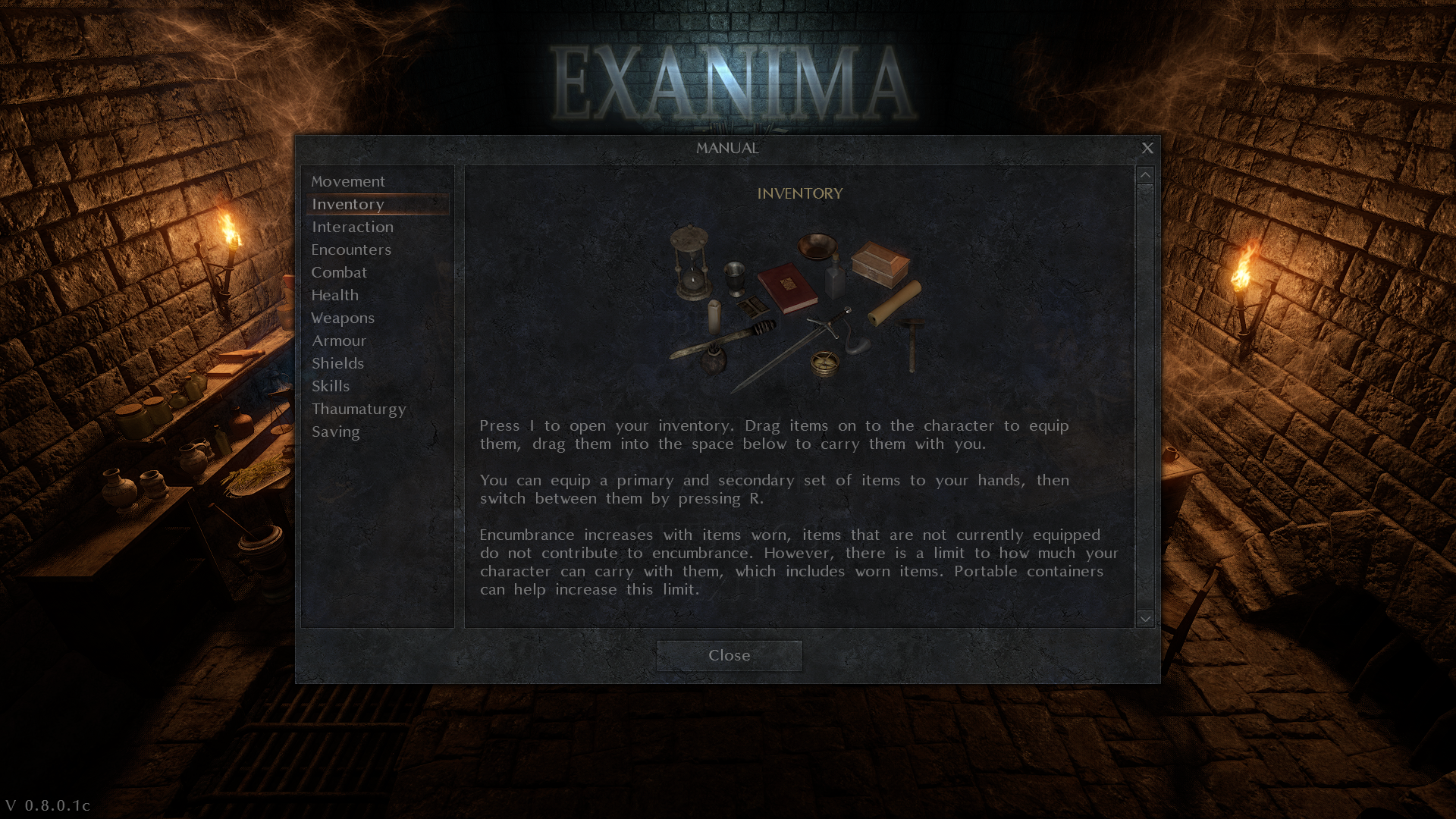Viewport: 1456px width, 819px height.
Task: Open the Armour section
Action: [x=339, y=340]
